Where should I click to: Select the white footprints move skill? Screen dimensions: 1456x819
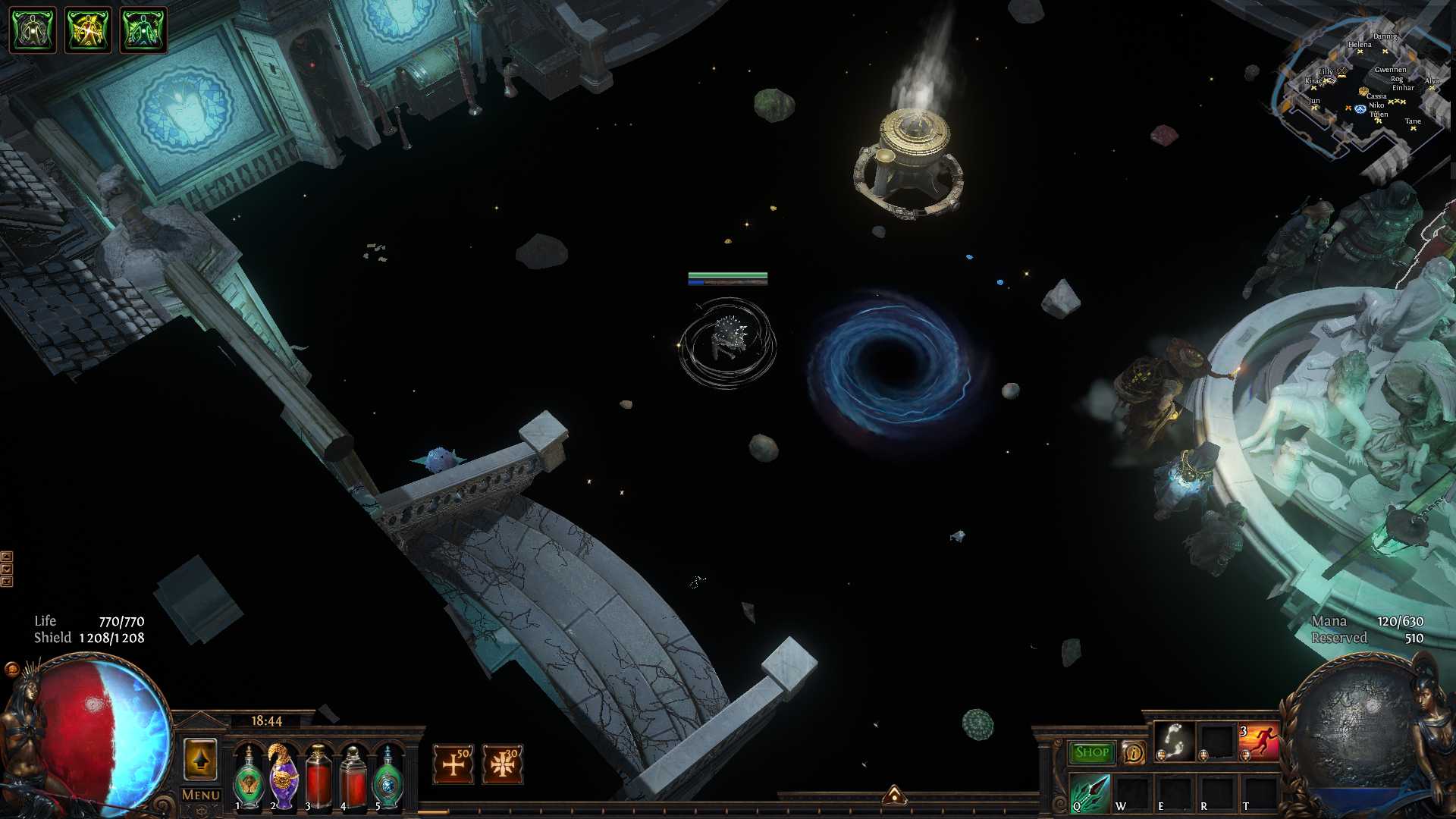pos(1174,741)
